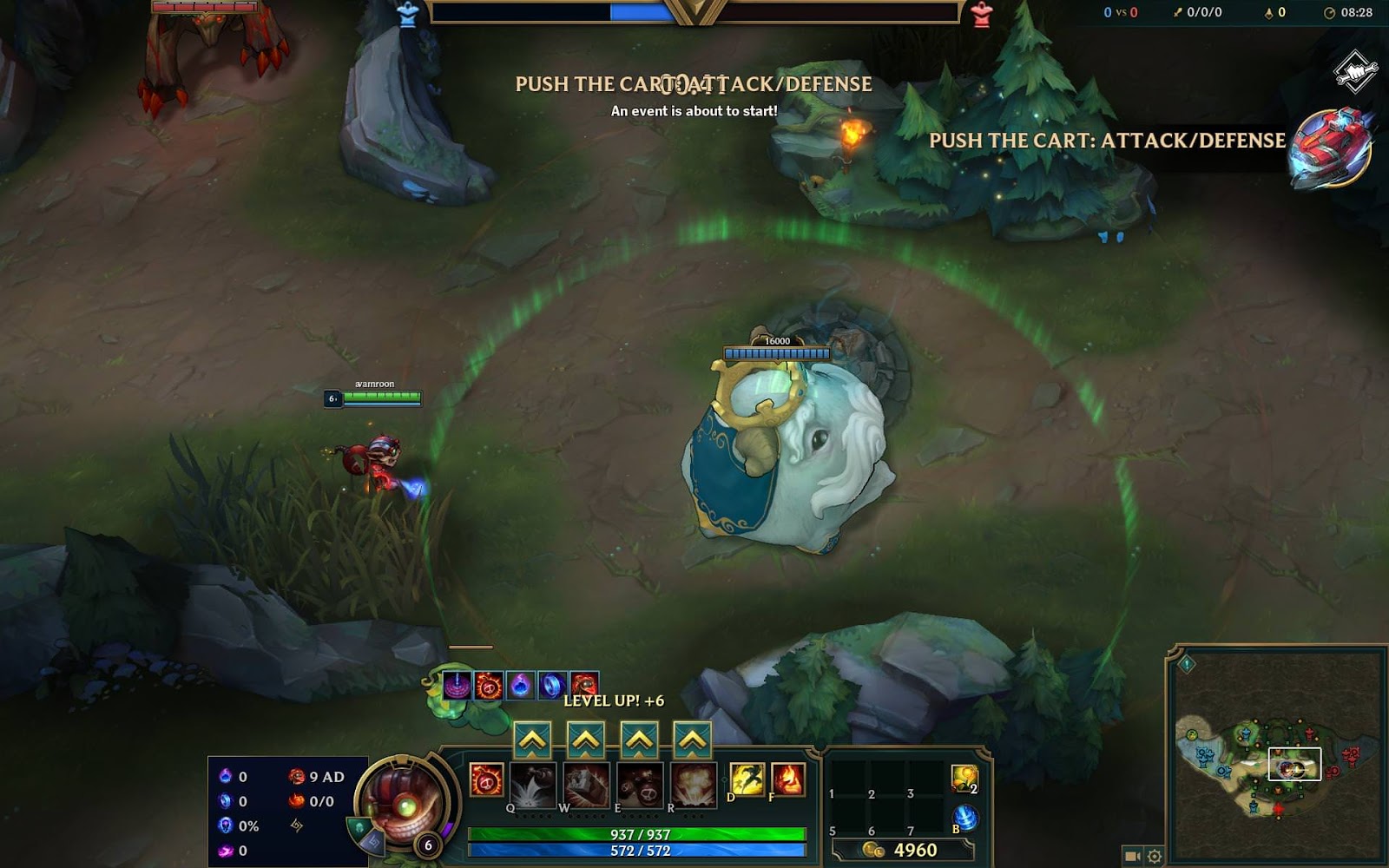Image resolution: width=1389 pixels, height=868 pixels.
Task: Click the first buff icon above the ability bar
Action: [455, 685]
